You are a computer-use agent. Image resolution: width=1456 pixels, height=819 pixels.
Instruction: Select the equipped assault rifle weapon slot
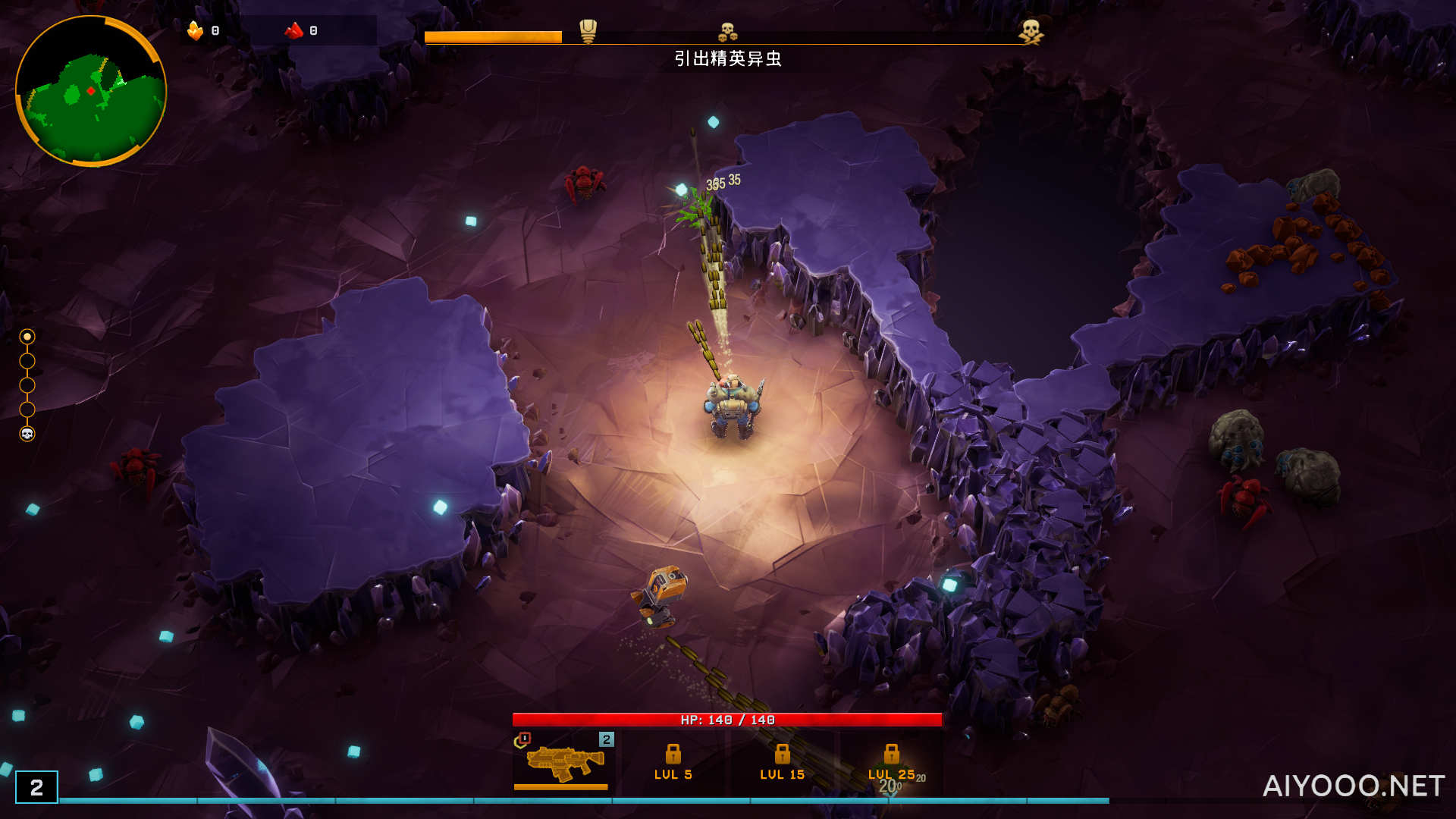click(x=562, y=762)
